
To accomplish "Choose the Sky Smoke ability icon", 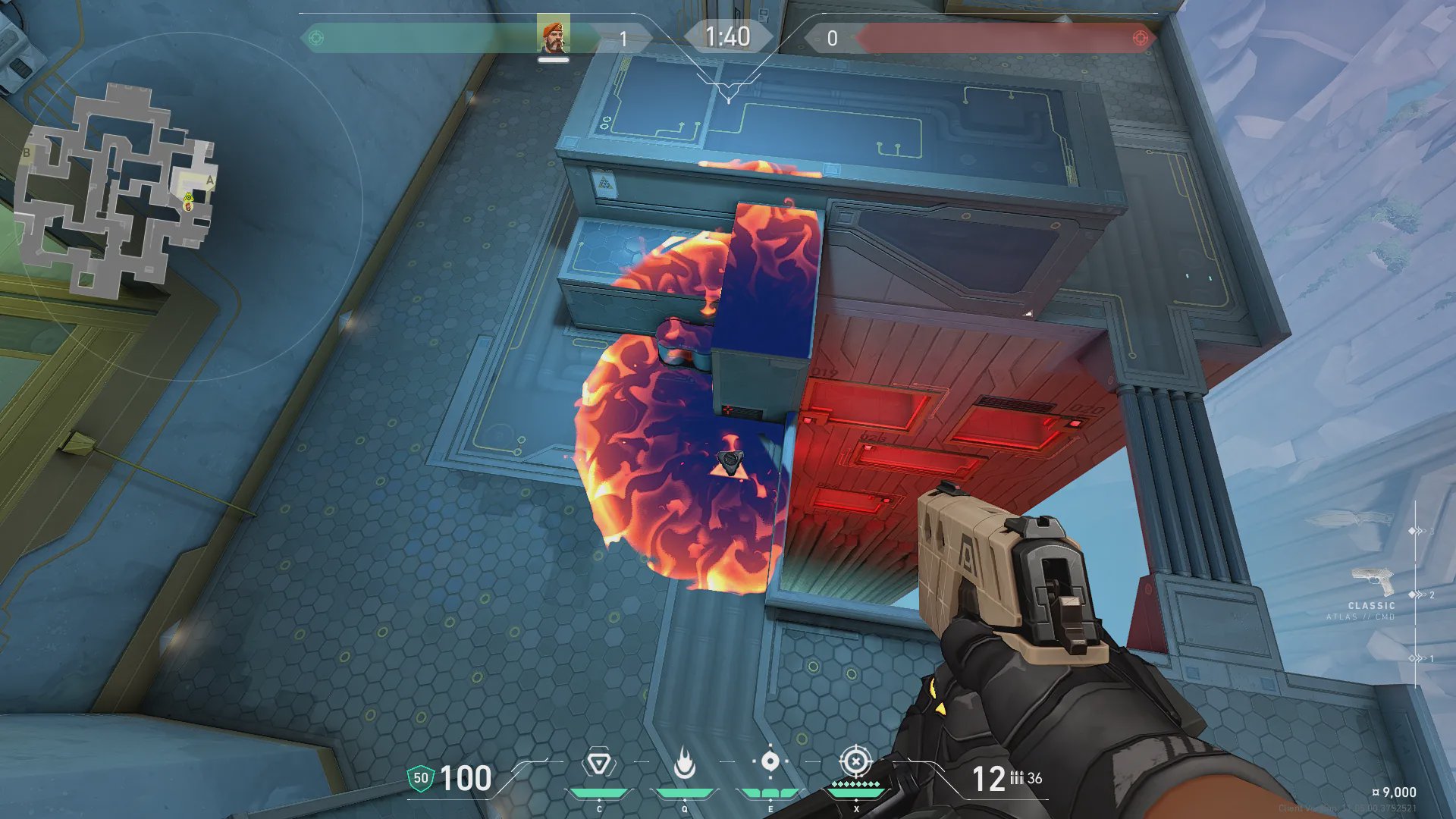I will pyautogui.click(x=770, y=761).
